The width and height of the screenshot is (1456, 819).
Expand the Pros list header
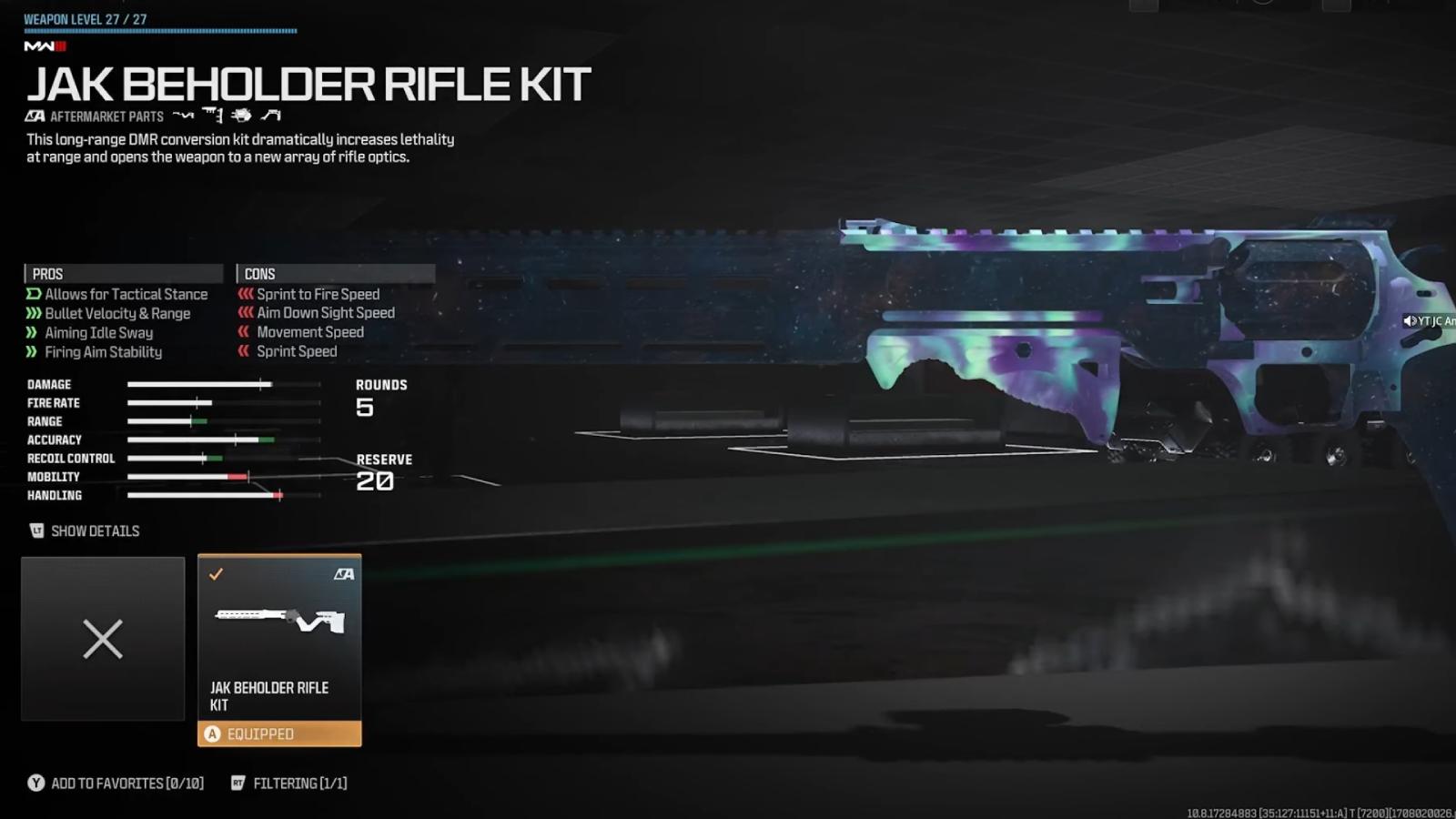point(123,273)
